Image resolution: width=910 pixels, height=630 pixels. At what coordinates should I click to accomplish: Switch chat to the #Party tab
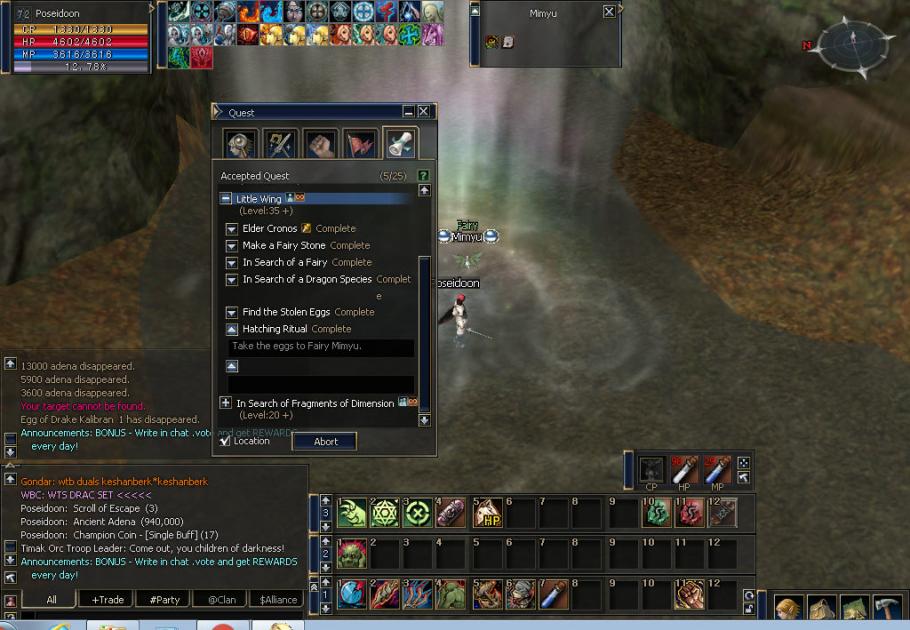click(164, 599)
